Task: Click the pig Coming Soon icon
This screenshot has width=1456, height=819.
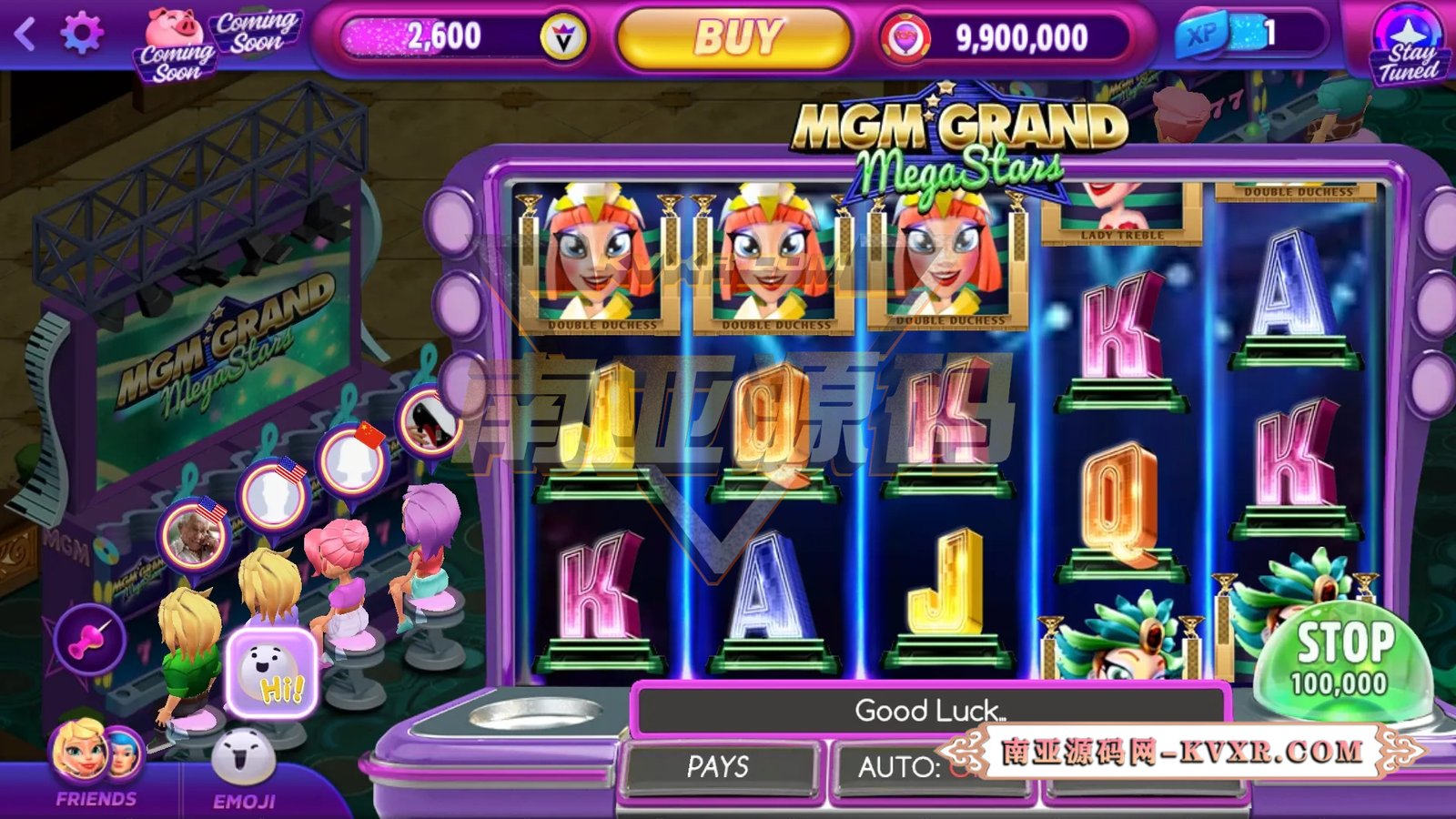Action: click(176, 27)
